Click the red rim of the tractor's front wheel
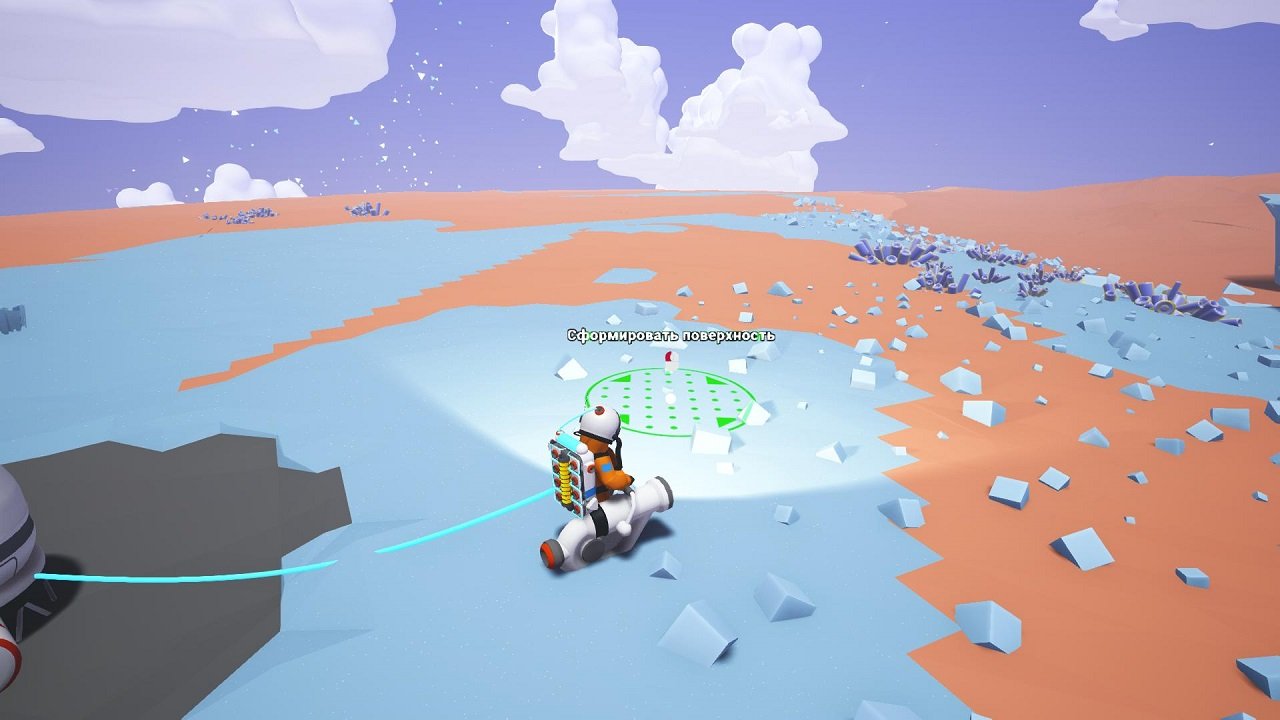This screenshot has height=720, width=1280. (x=550, y=551)
